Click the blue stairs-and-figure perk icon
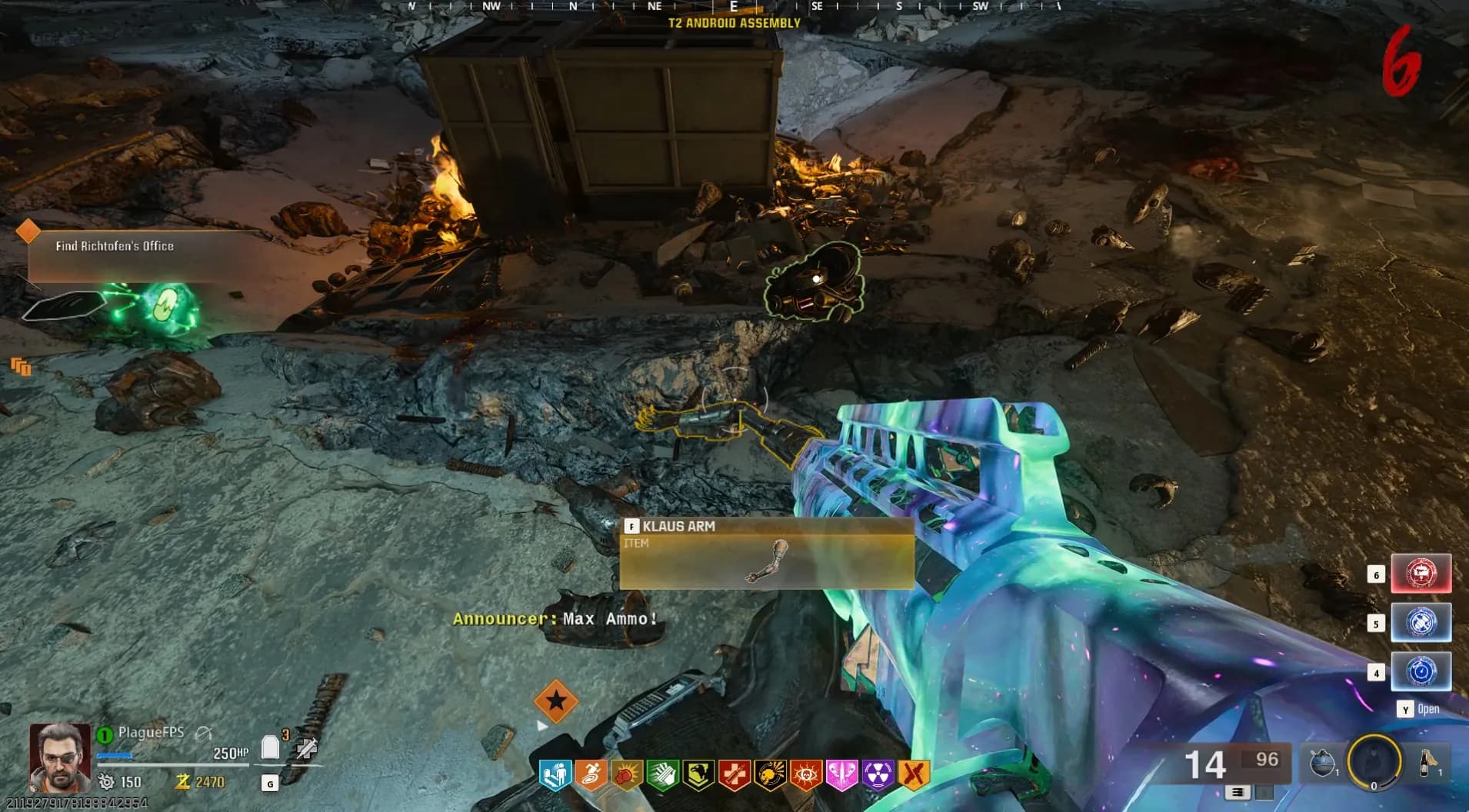Screen dimensions: 1469x812 click(x=555, y=775)
